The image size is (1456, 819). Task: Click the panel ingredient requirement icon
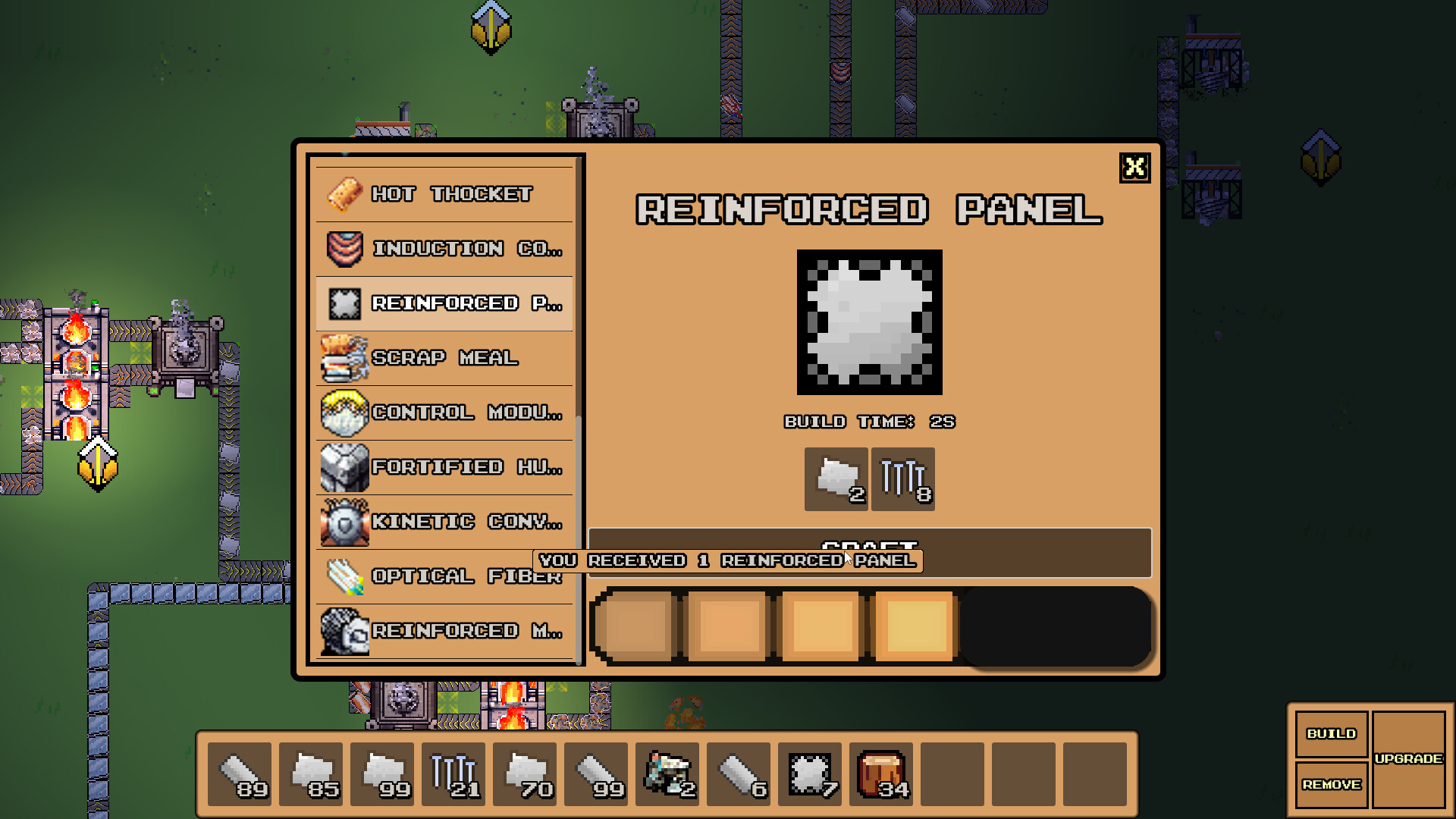(835, 479)
